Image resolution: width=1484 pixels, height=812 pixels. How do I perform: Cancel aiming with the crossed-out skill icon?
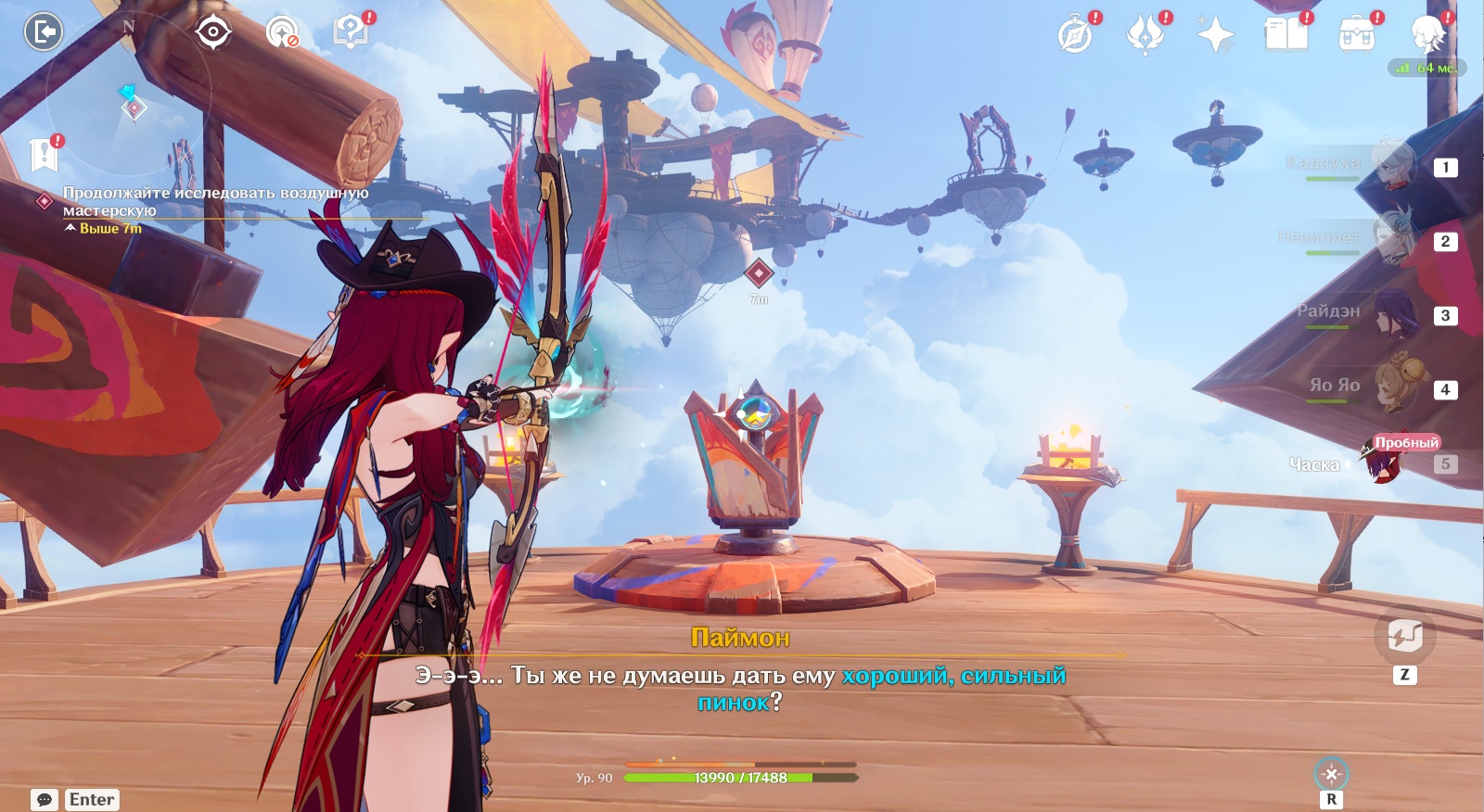pyautogui.click(x=1331, y=774)
